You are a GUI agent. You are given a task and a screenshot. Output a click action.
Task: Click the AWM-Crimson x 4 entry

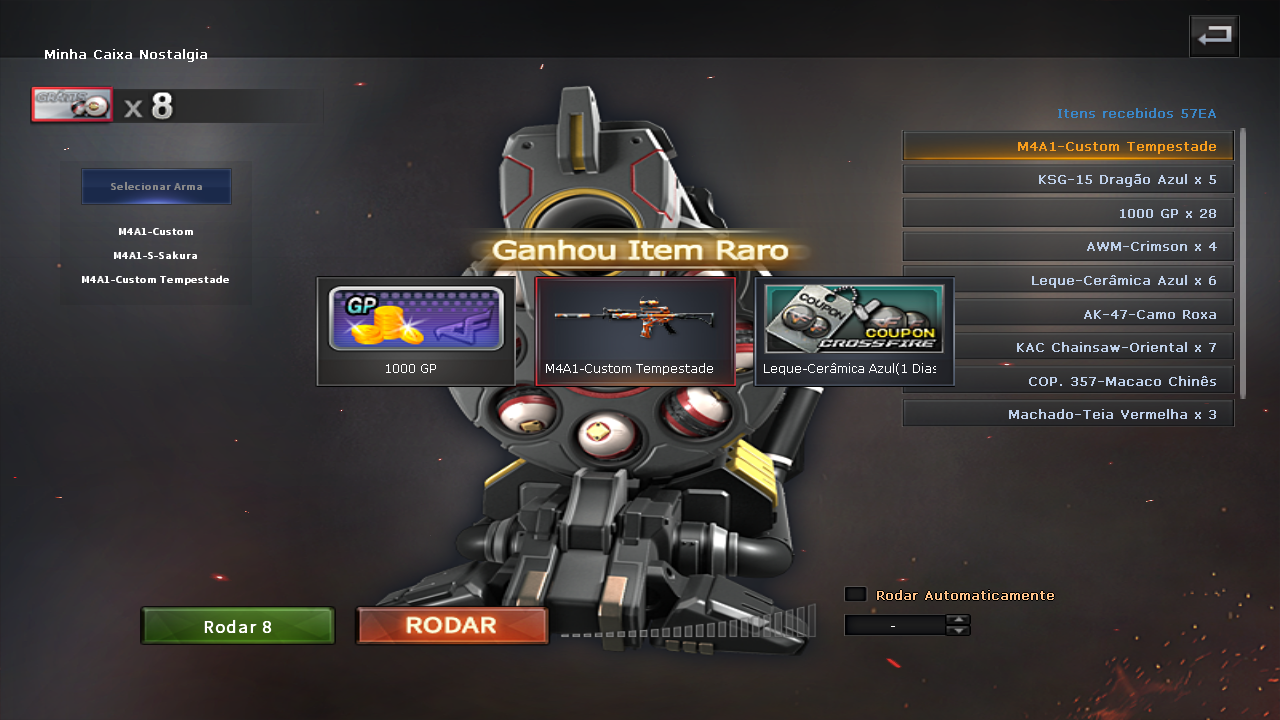[1067, 246]
